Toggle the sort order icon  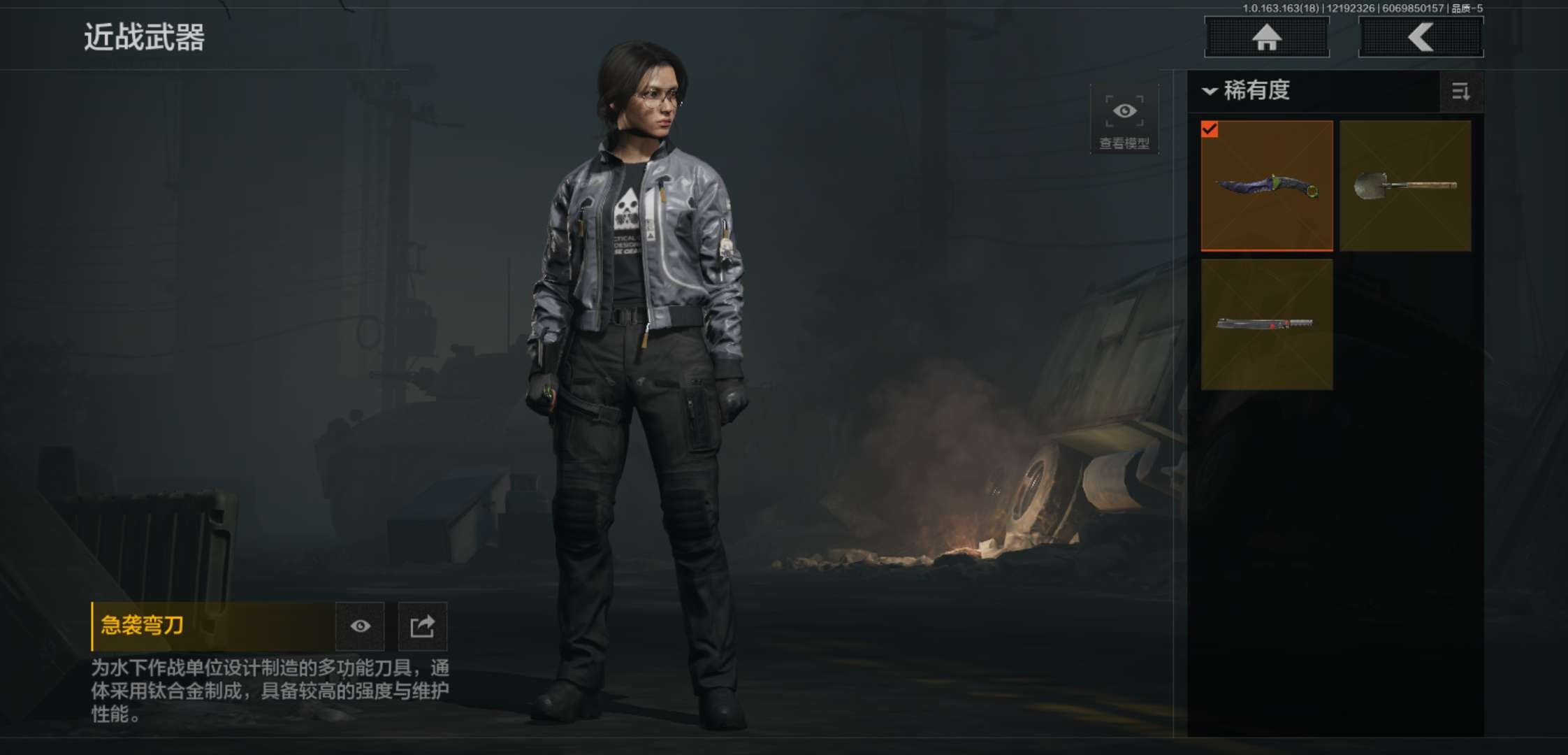(1460, 92)
